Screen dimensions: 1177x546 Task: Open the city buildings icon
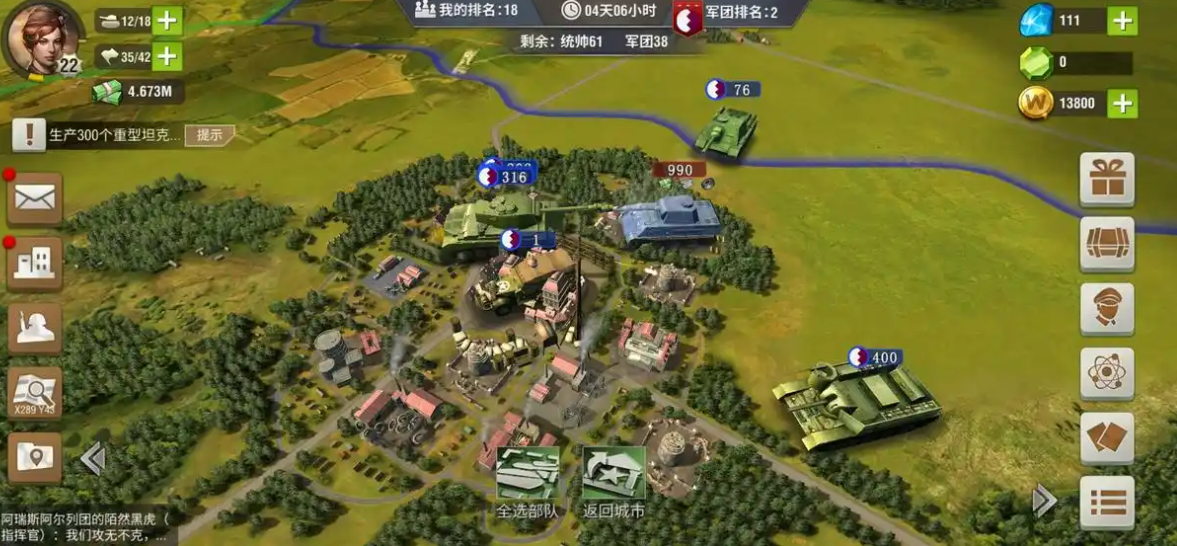[35, 264]
